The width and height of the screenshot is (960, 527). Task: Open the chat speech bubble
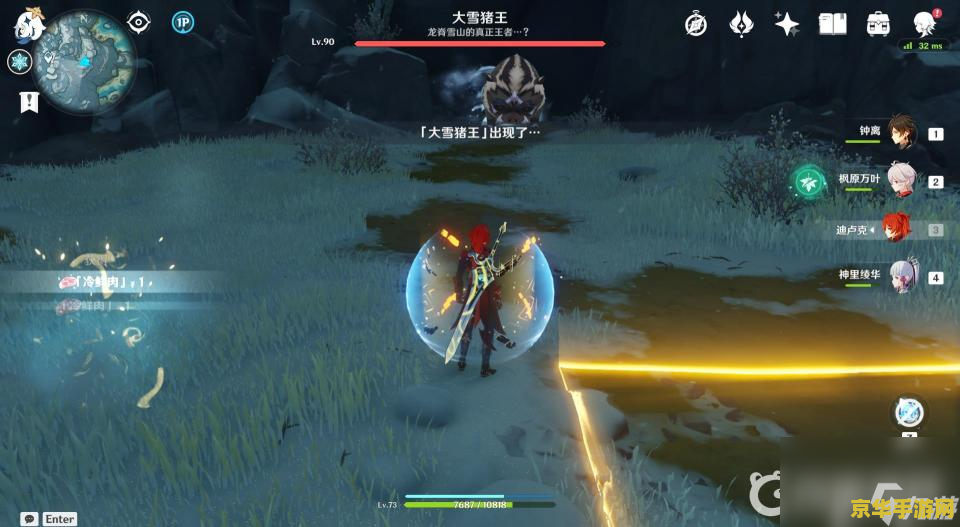(x=29, y=519)
